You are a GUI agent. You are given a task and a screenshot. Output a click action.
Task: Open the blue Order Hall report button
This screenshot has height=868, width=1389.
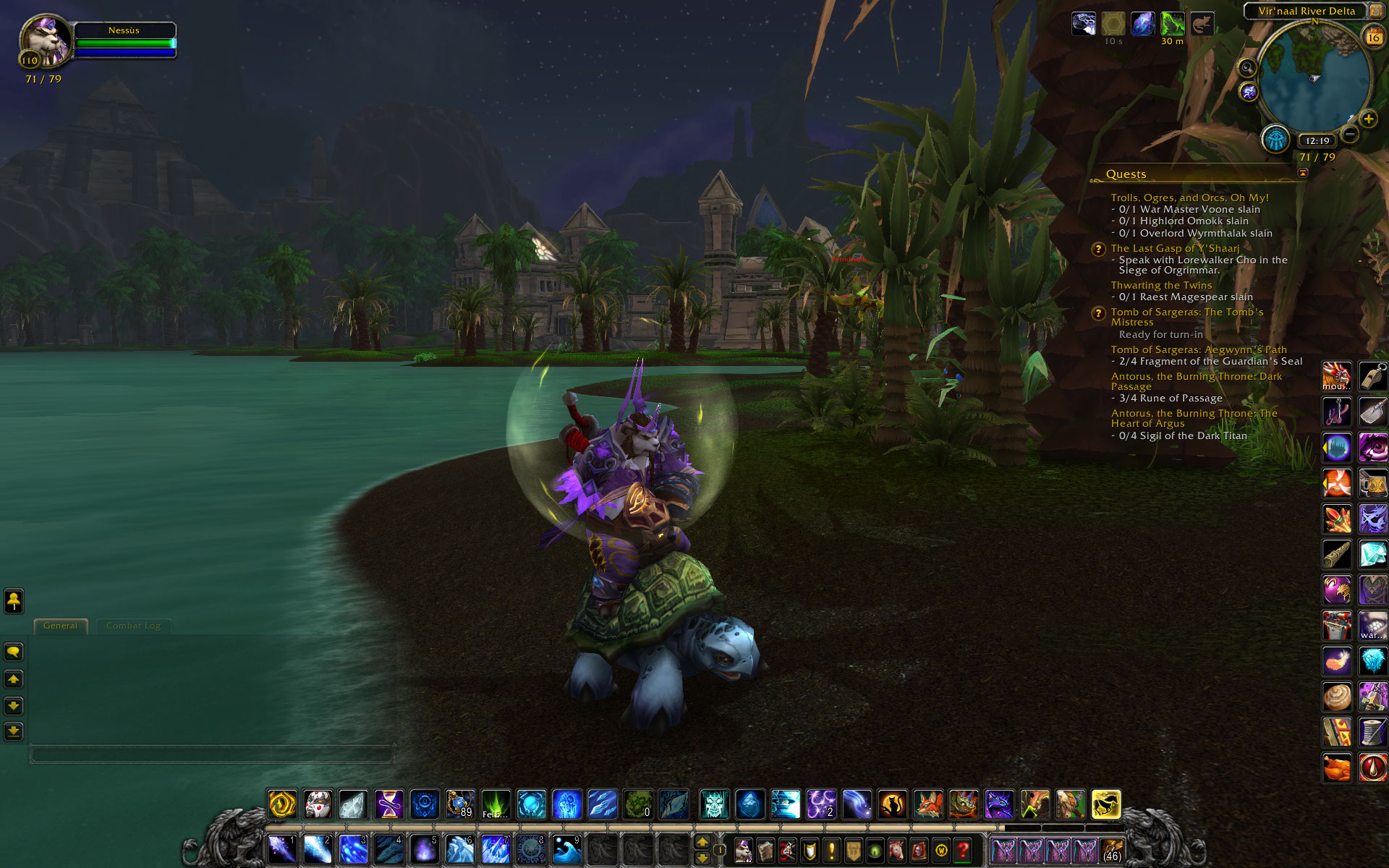[1275, 139]
